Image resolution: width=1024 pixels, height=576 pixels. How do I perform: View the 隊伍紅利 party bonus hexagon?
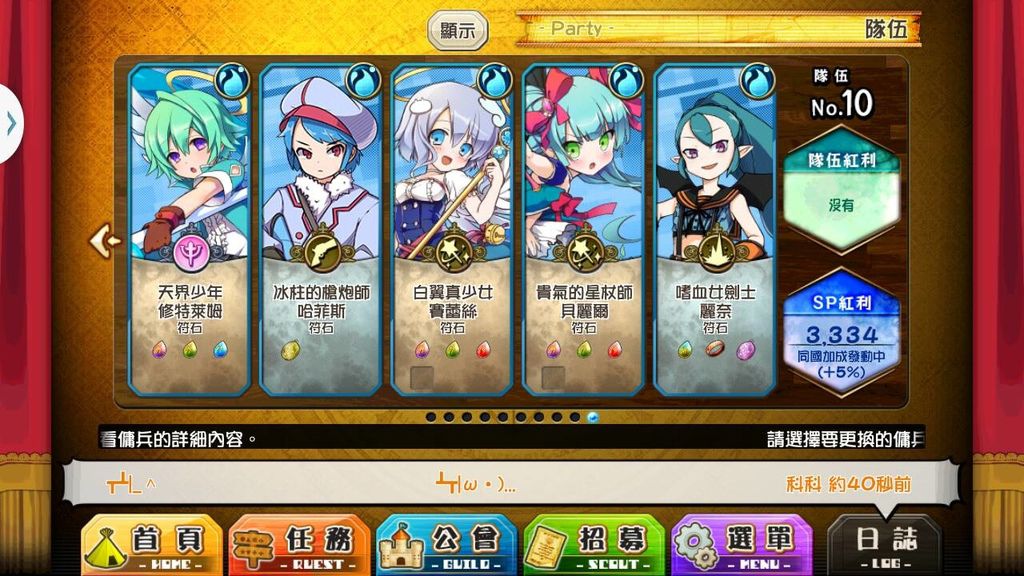[x=841, y=190]
